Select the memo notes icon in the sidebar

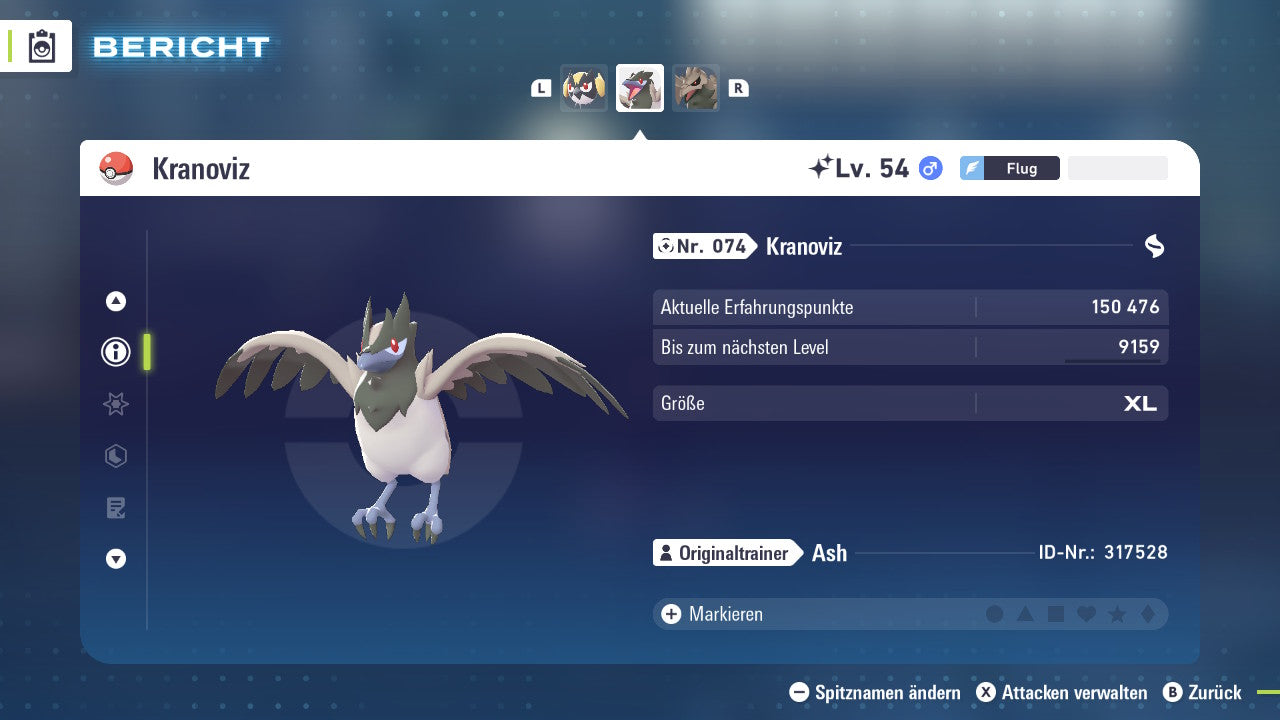[115, 508]
